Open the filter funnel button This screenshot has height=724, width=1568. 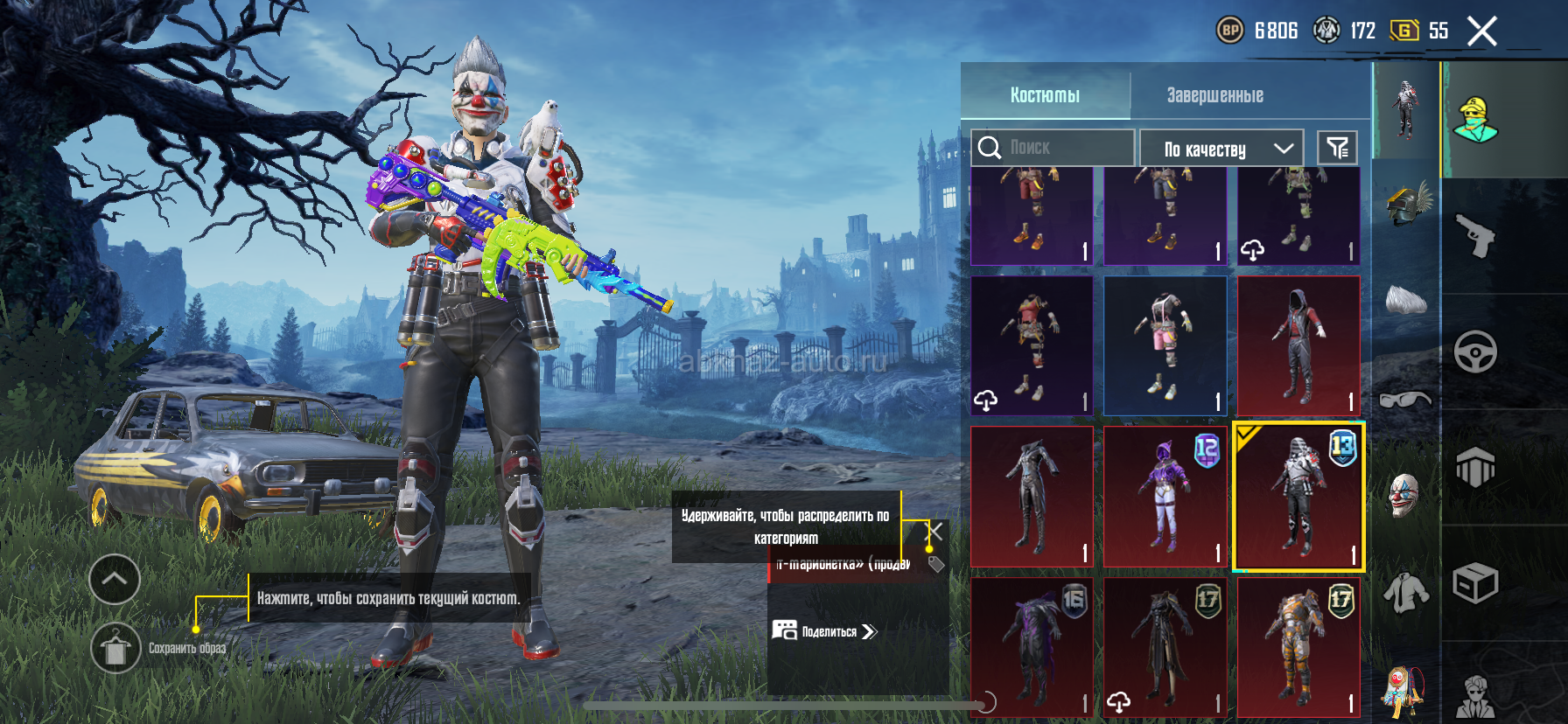coord(1337,148)
